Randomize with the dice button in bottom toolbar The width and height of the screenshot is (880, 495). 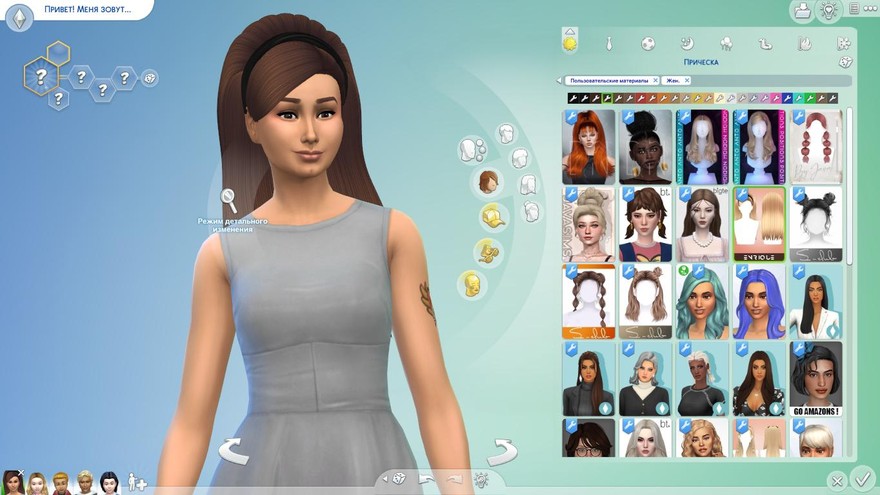pyautogui.click(x=398, y=479)
